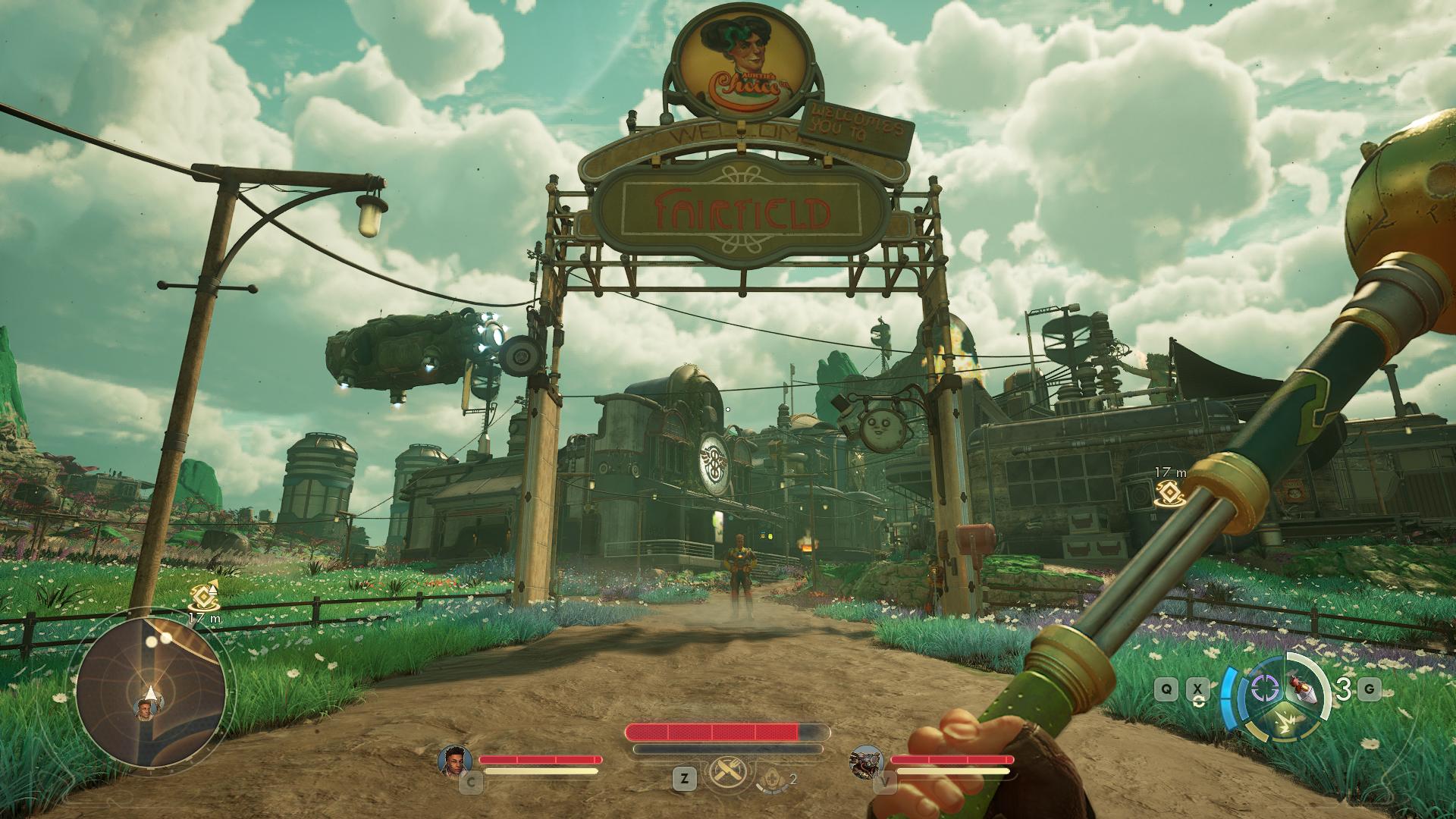Activate the medical inhaler icon
1456x819 pixels.
772,776
